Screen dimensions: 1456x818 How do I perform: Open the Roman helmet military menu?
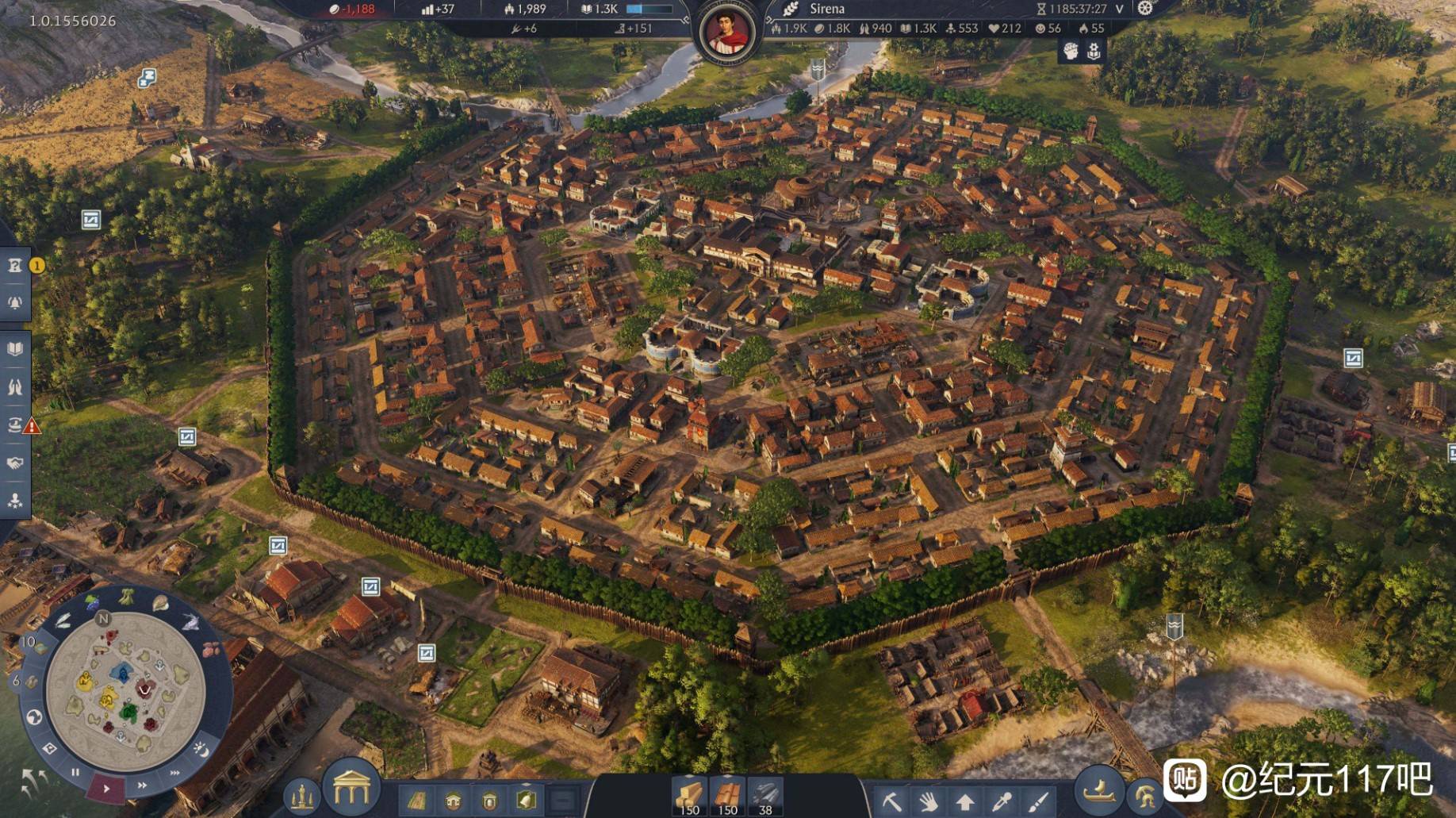pos(1143,796)
